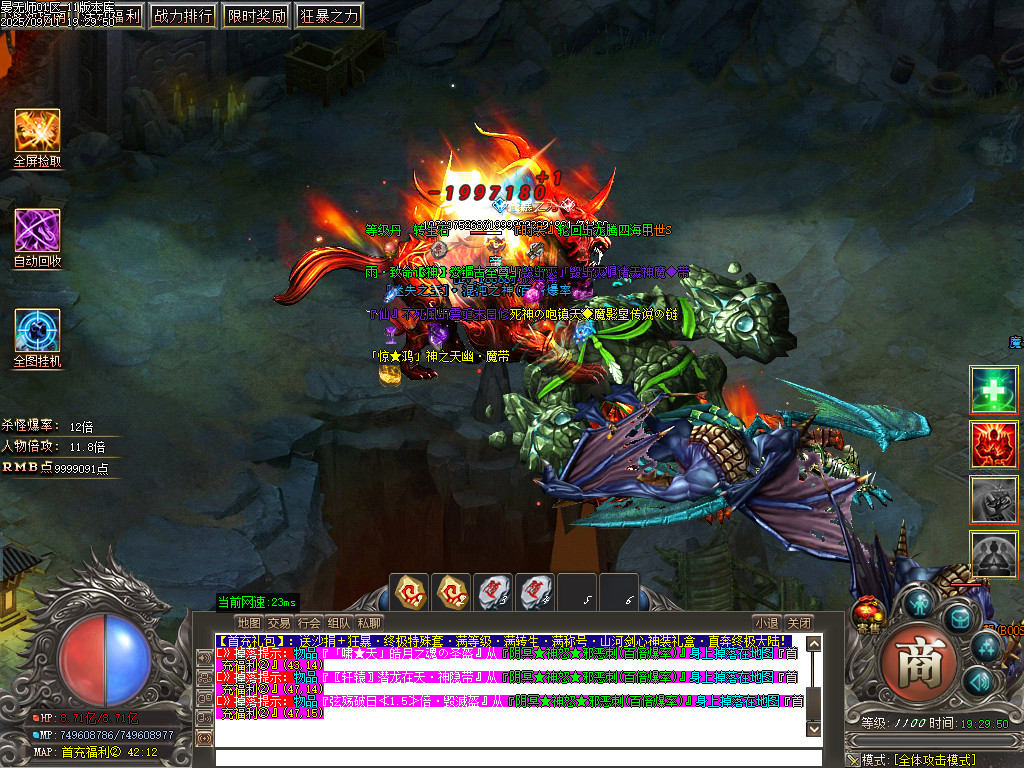This screenshot has height=768, width=1024.
Task: Select the grey fist skill icon
Action: point(994,499)
